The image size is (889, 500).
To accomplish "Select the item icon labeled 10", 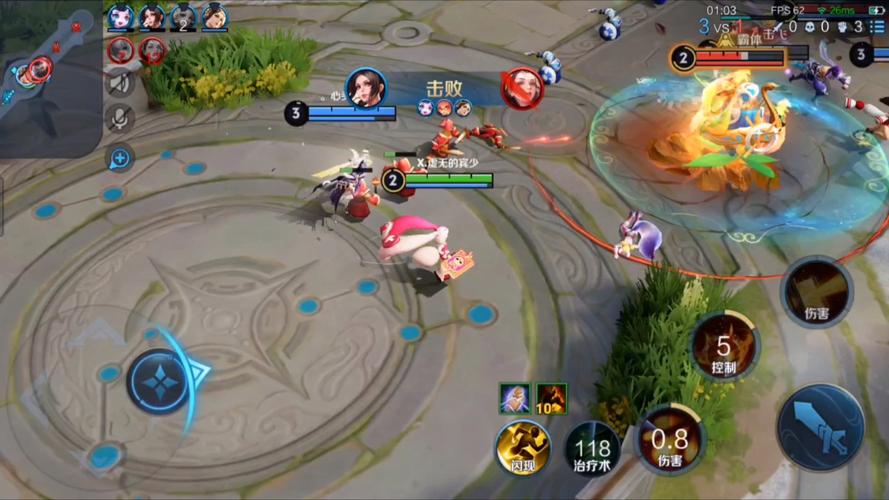I will click(x=551, y=398).
